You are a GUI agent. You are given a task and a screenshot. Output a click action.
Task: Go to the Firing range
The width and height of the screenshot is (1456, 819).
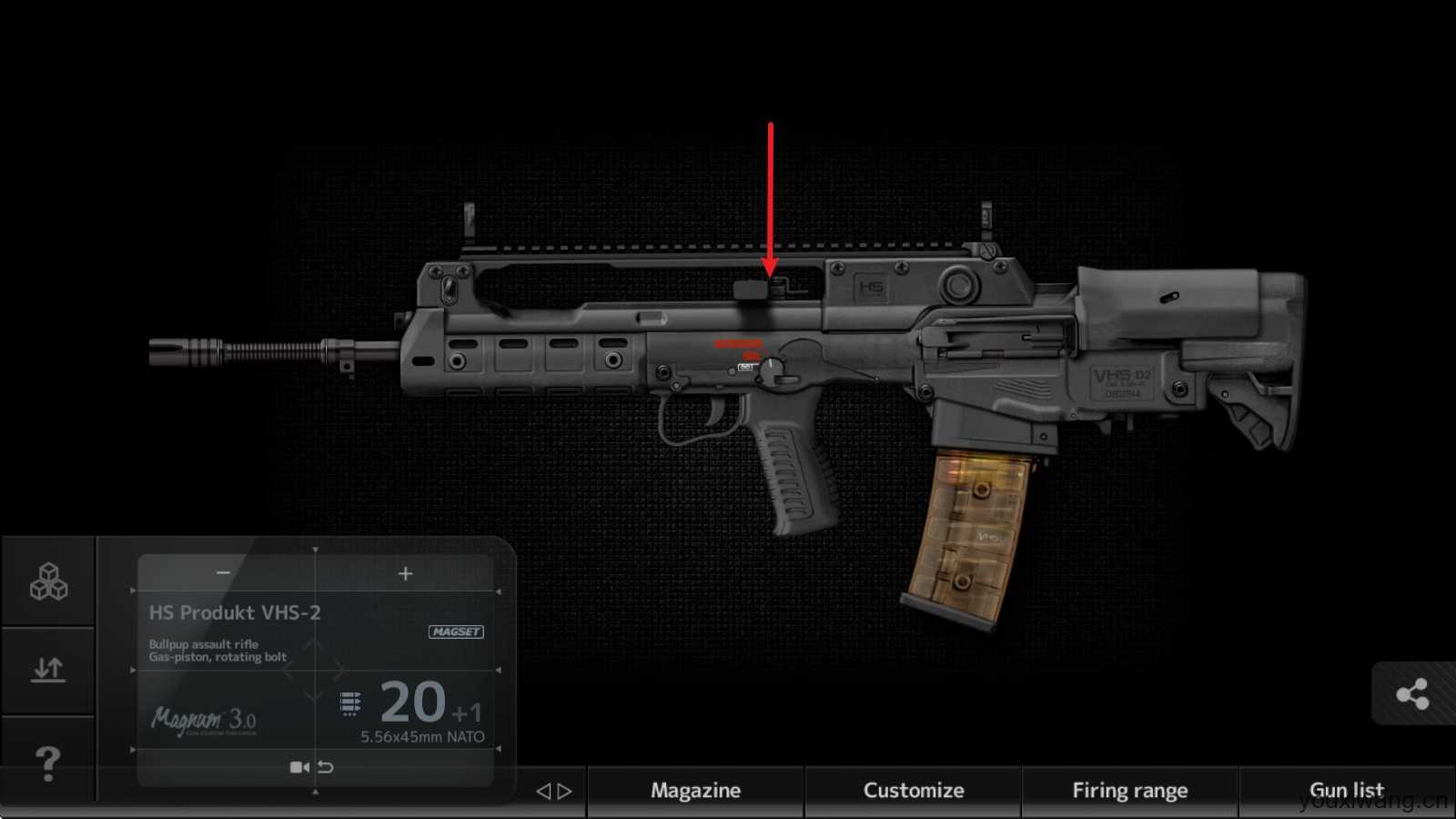[x=1129, y=790]
